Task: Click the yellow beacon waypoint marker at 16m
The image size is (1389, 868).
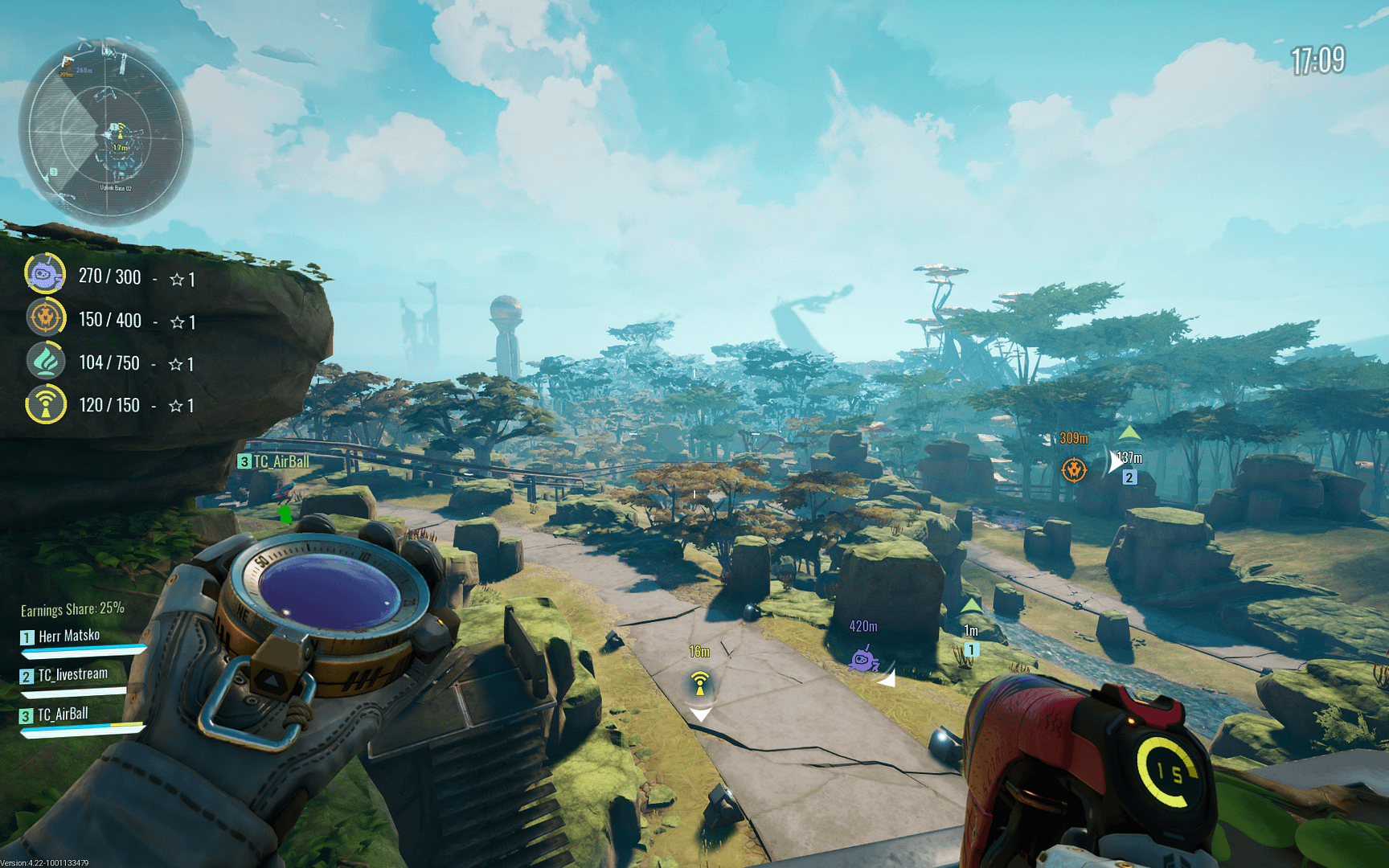Action: [700, 684]
